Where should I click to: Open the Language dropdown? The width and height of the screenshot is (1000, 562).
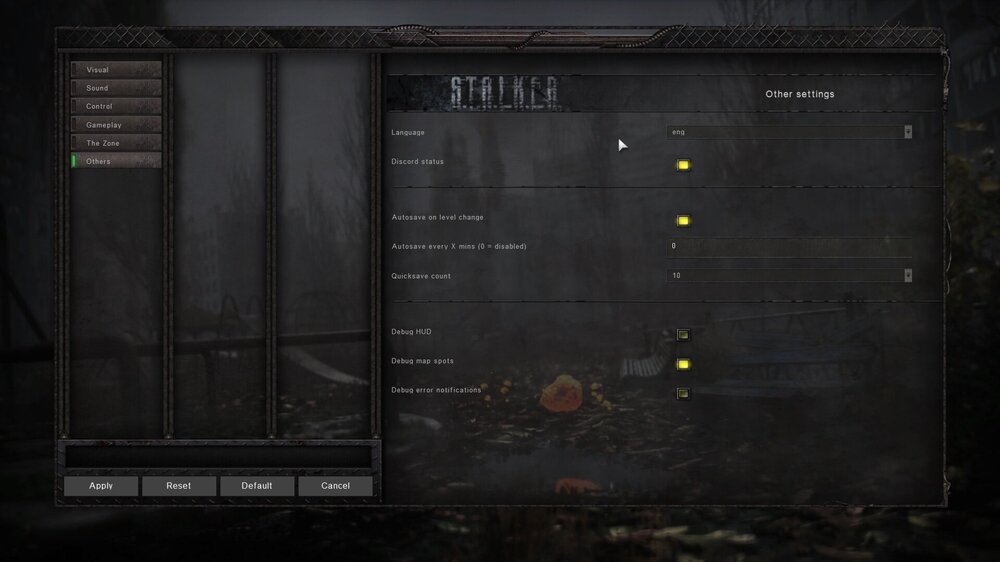789,132
